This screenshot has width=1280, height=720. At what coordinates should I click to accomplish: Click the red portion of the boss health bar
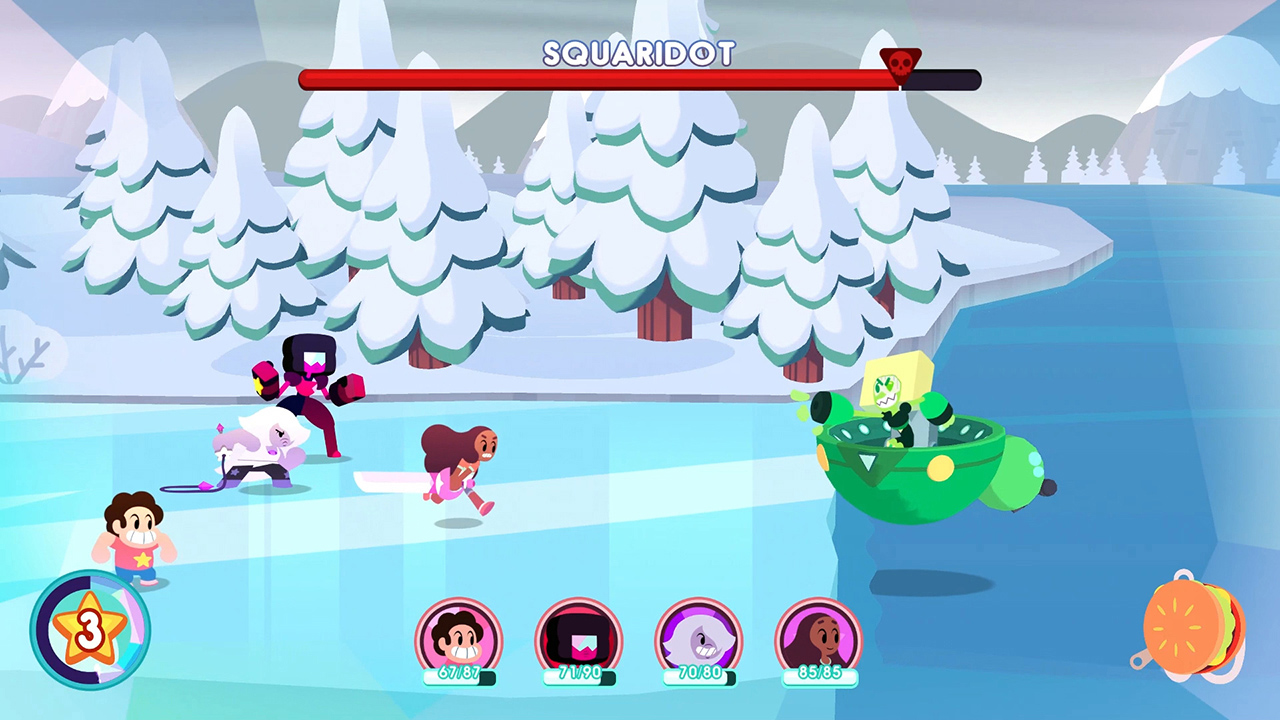tap(600, 79)
